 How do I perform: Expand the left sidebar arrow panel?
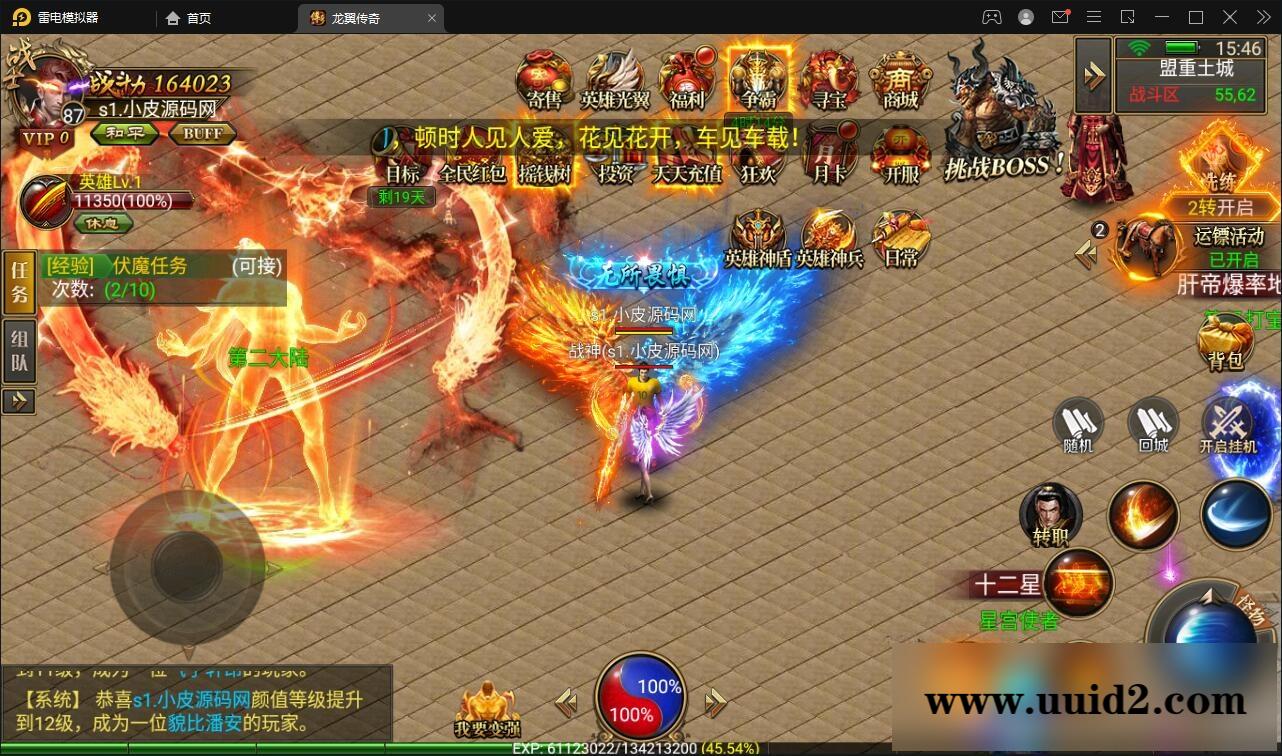click(x=19, y=401)
